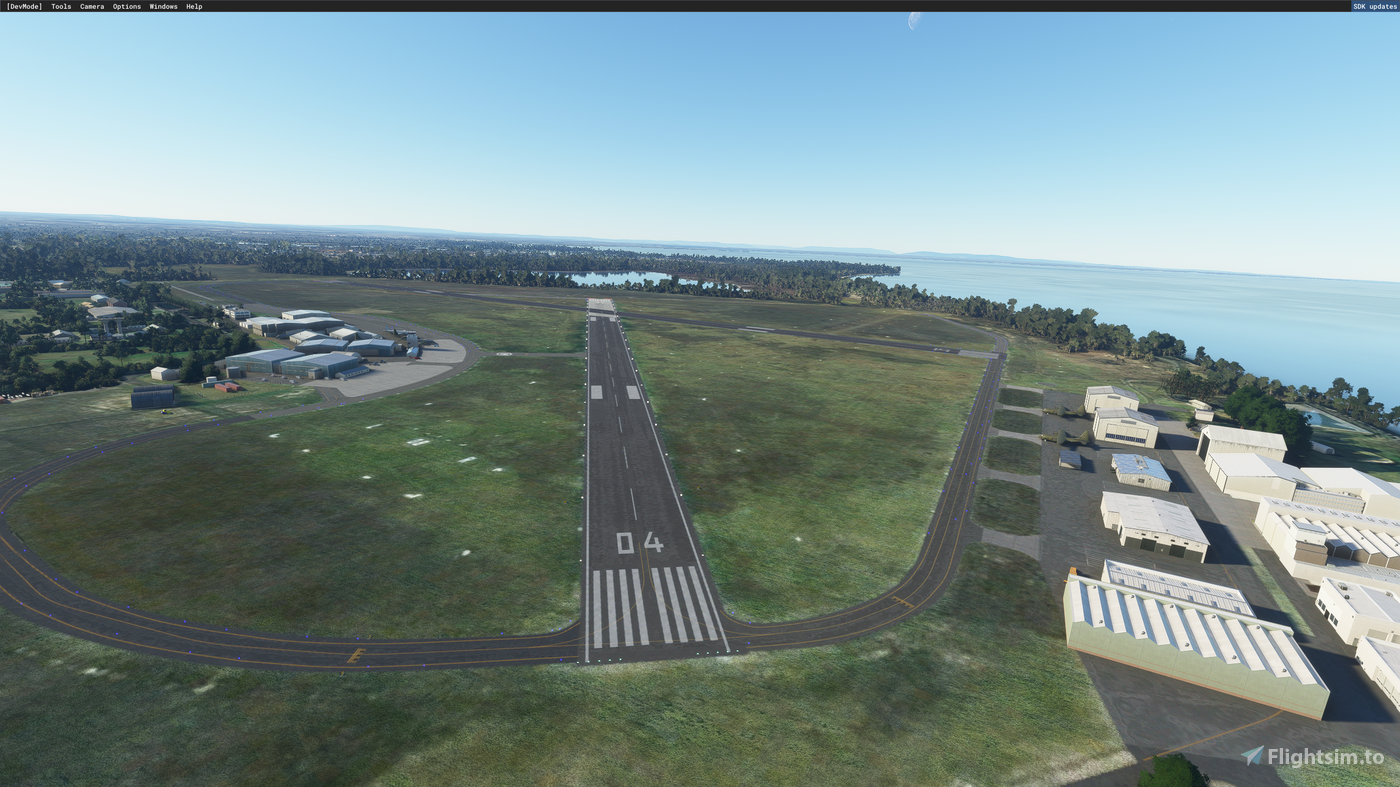Open the Tools menu
The height and width of the screenshot is (787, 1400).
[x=60, y=5]
